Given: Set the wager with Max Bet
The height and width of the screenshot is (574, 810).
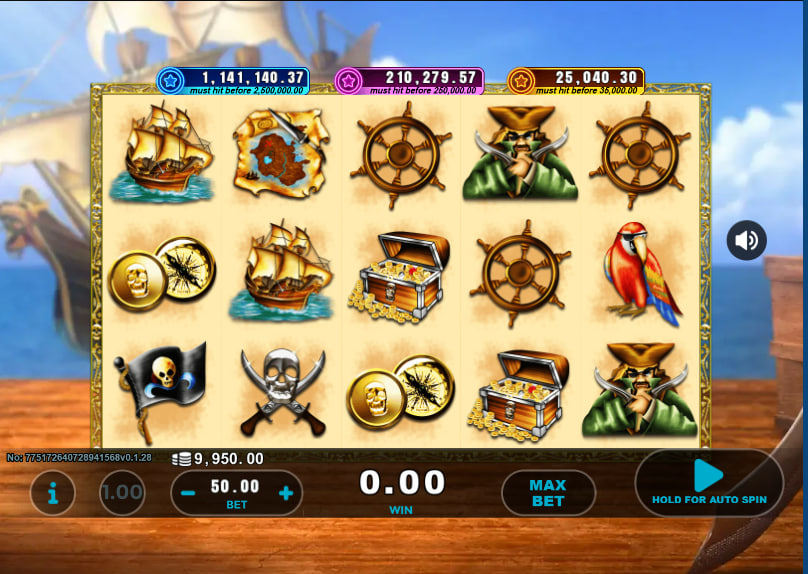Looking at the screenshot, I should tap(548, 493).
